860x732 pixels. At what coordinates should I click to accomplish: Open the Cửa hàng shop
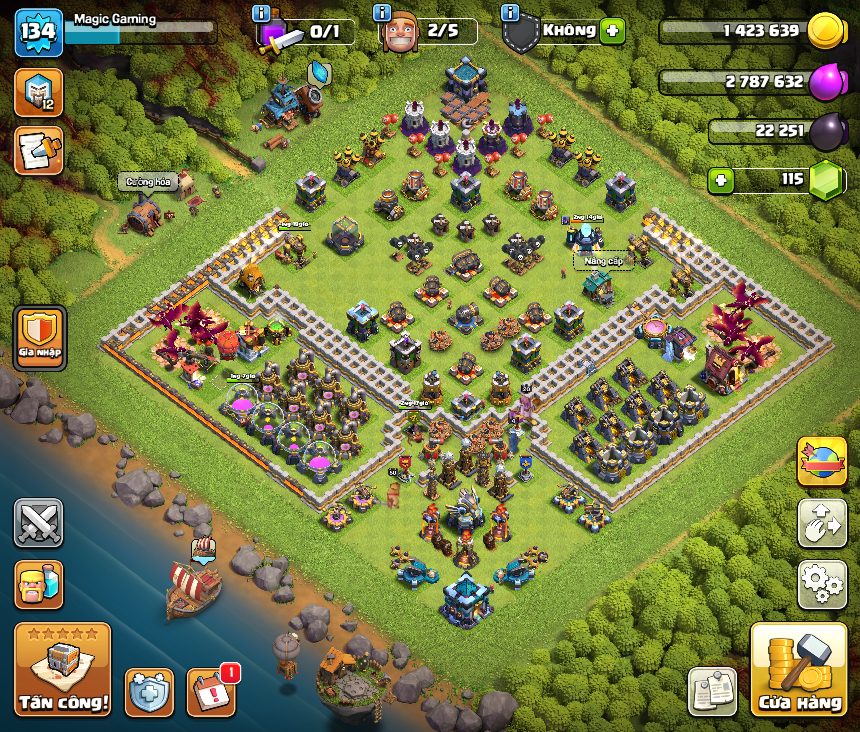tap(799, 669)
